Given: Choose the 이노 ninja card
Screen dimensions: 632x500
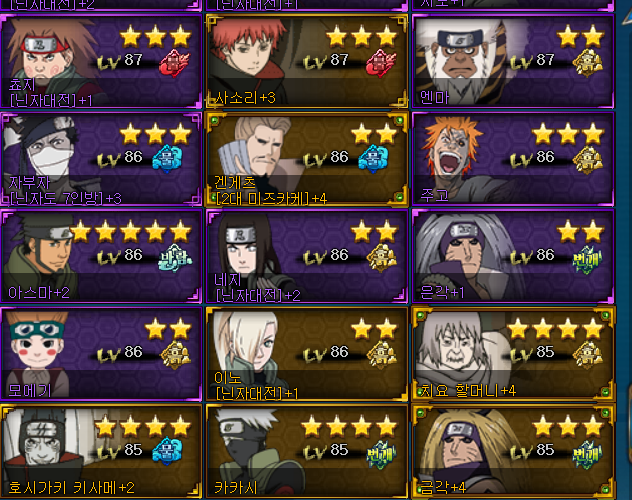Looking at the screenshot, I should 306,353.
